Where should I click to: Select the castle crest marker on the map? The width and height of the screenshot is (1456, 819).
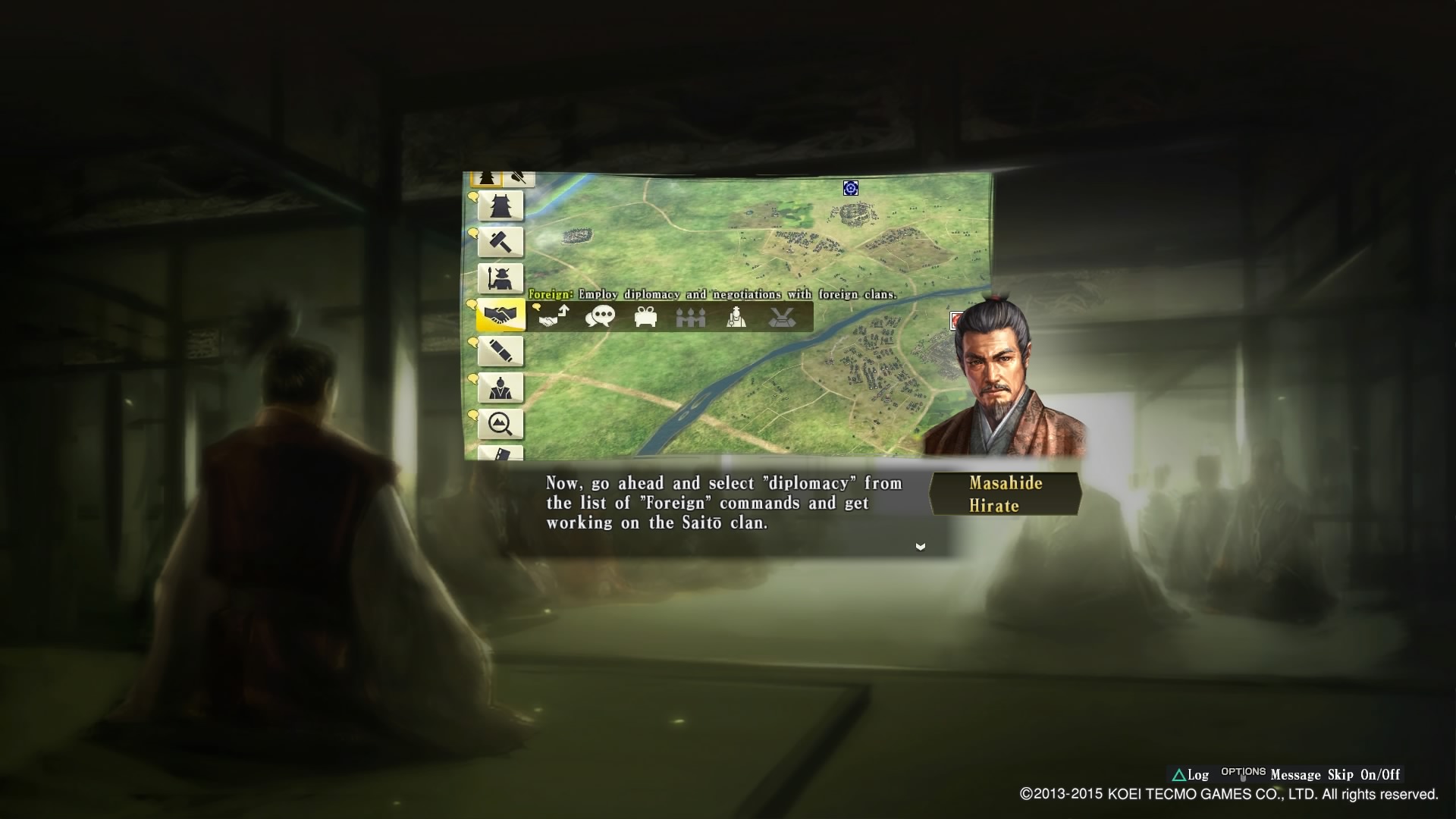(x=849, y=189)
